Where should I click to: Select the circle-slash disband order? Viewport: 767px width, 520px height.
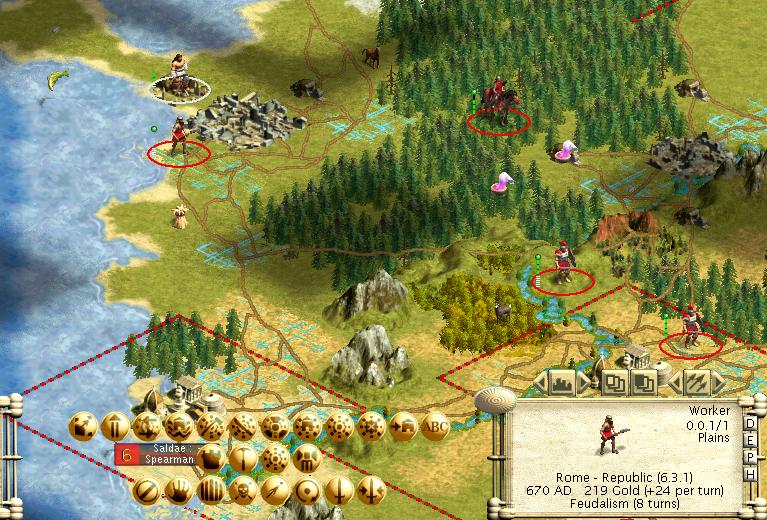pos(146,491)
